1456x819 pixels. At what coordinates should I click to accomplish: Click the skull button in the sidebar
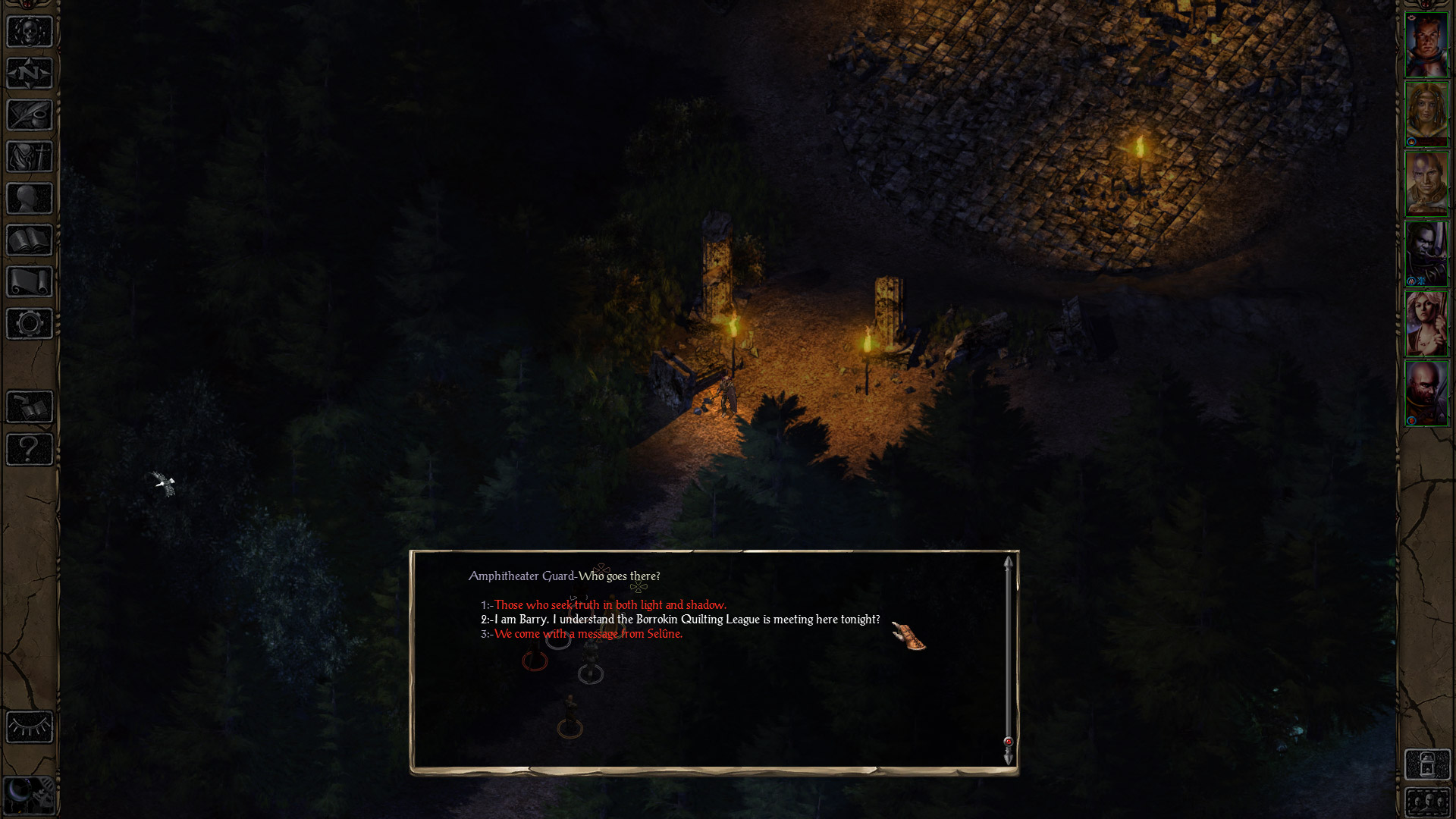[30, 32]
